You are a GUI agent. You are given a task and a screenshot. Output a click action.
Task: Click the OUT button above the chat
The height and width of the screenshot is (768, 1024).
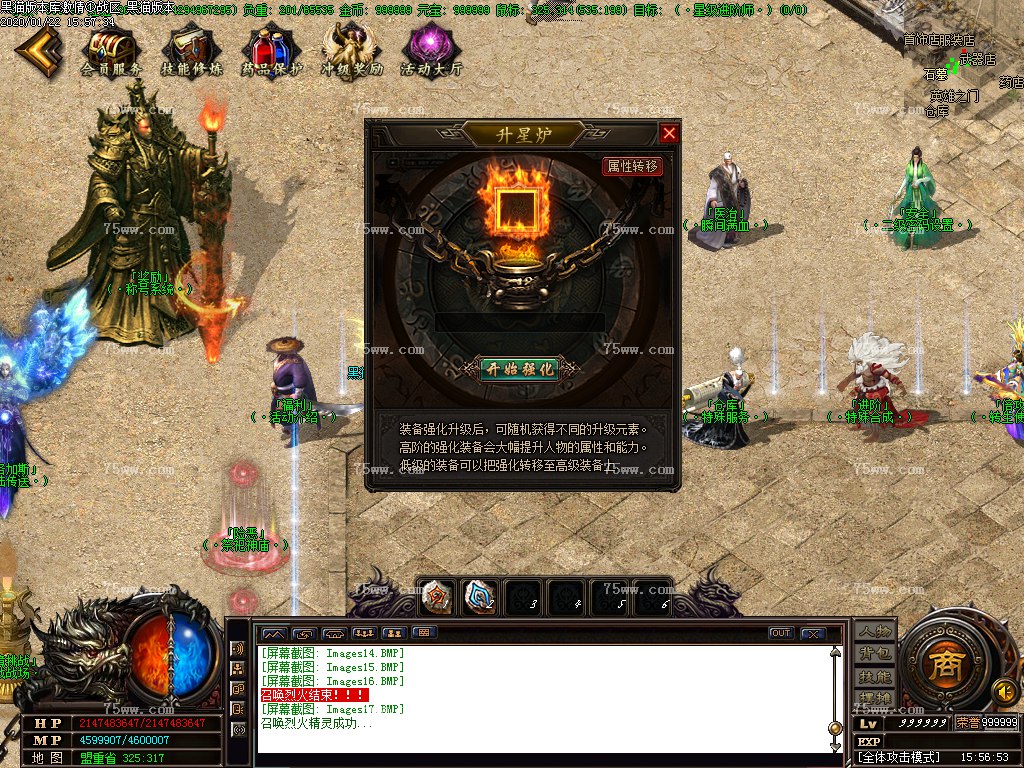781,633
